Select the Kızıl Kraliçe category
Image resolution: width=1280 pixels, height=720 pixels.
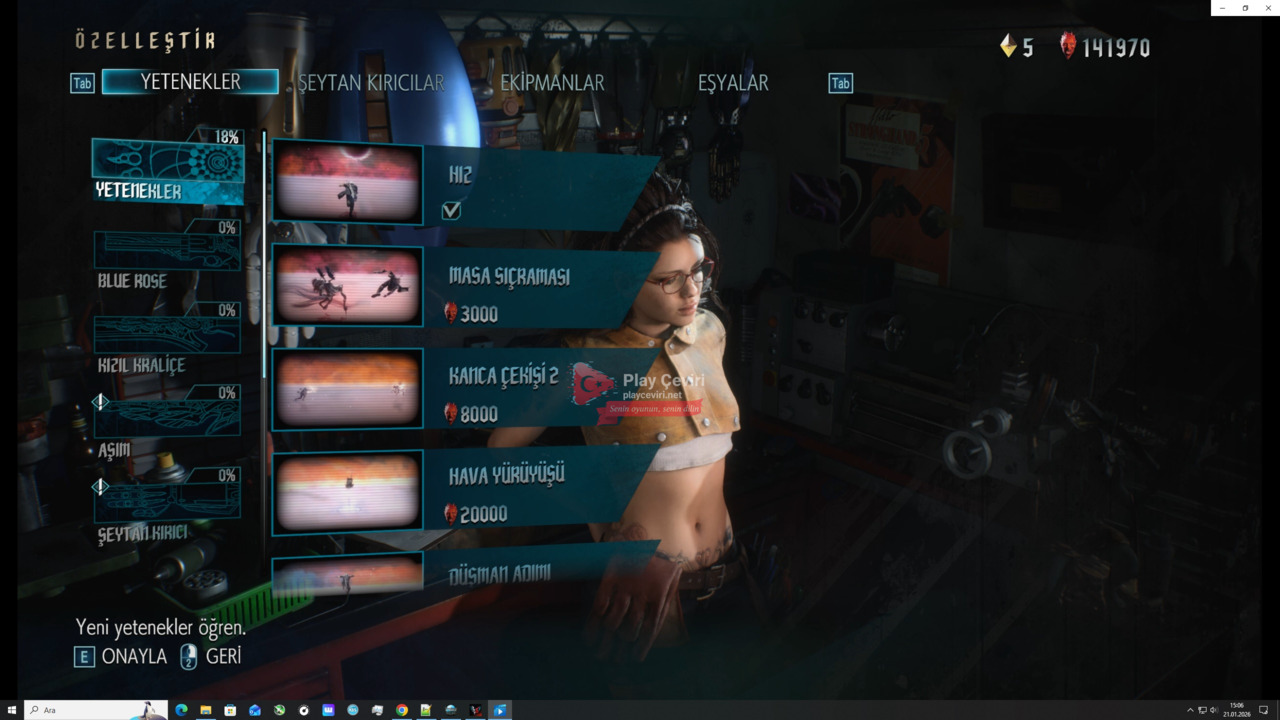[167, 342]
